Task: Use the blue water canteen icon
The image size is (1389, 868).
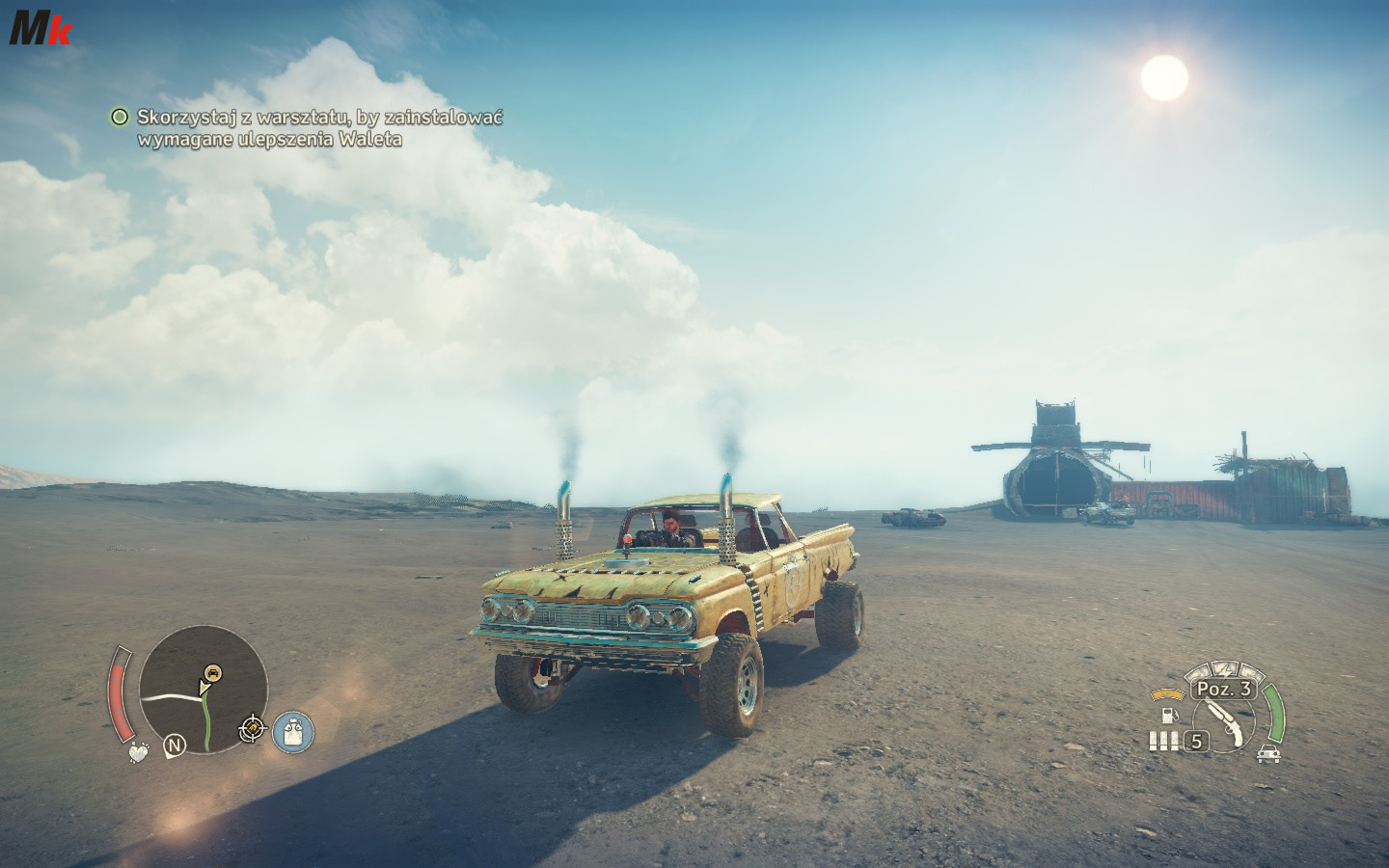Action: click(292, 733)
